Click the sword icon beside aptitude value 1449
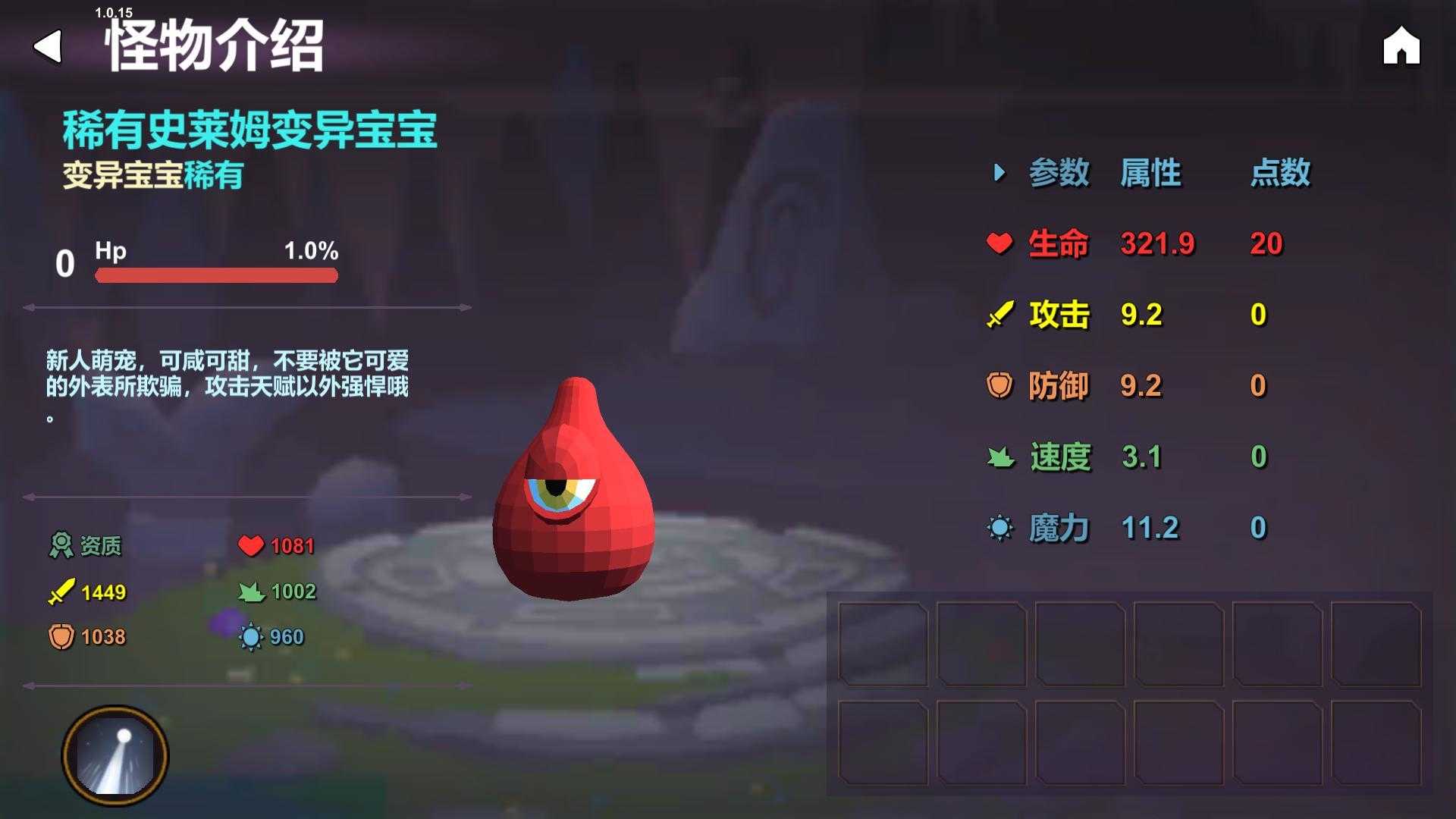 [62, 591]
